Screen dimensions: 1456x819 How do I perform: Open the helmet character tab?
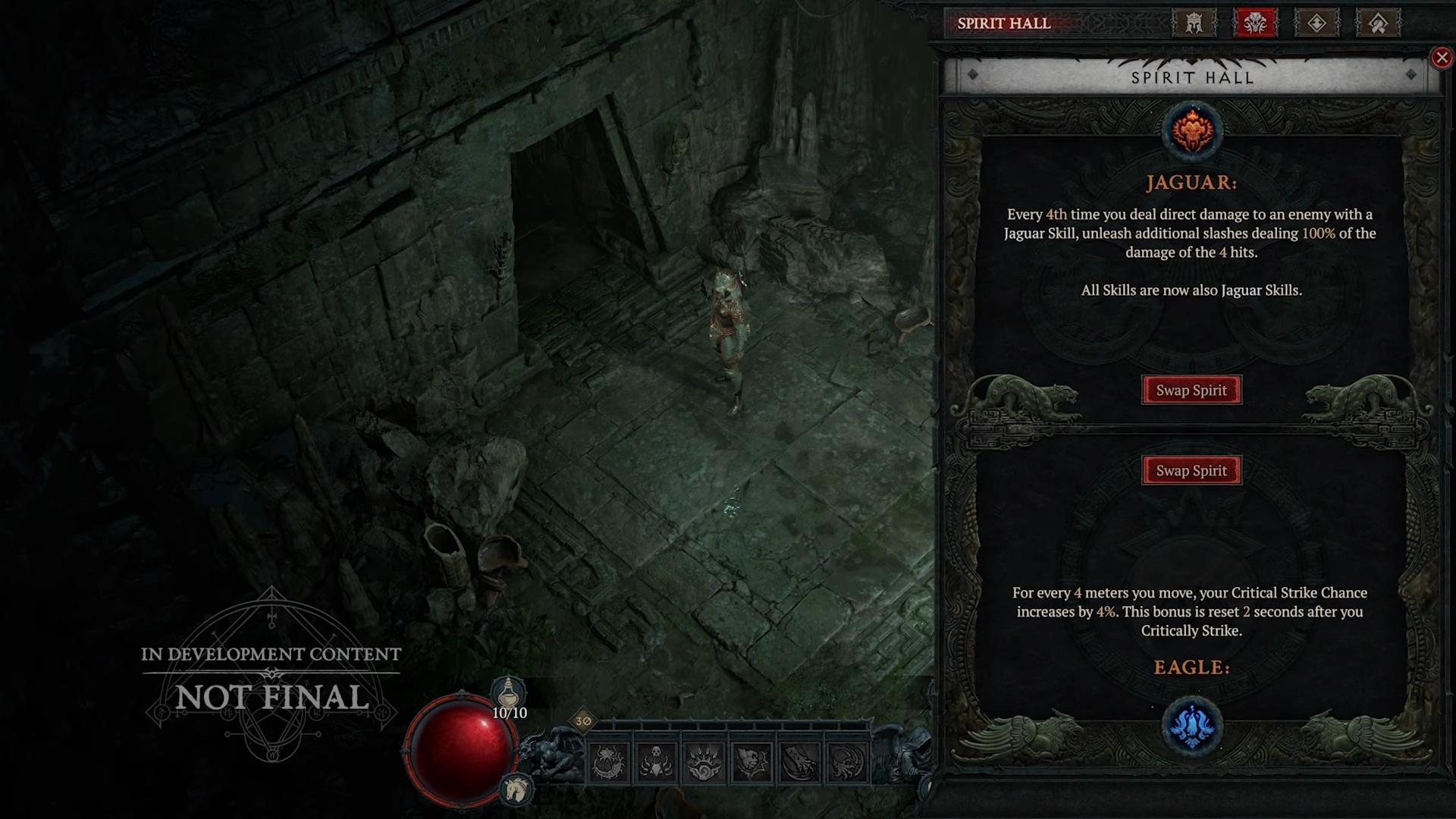click(x=1194, y=24)
